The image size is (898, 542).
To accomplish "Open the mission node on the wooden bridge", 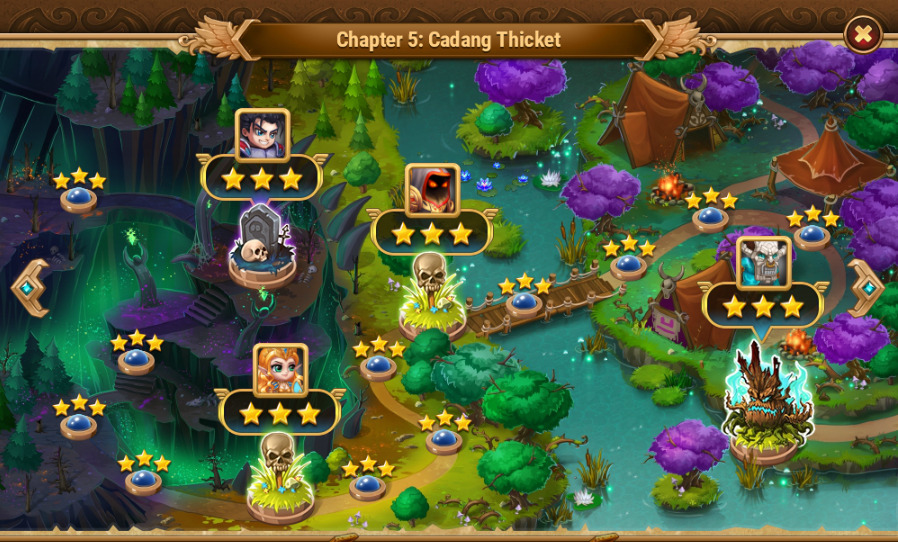I will (525, 302).
